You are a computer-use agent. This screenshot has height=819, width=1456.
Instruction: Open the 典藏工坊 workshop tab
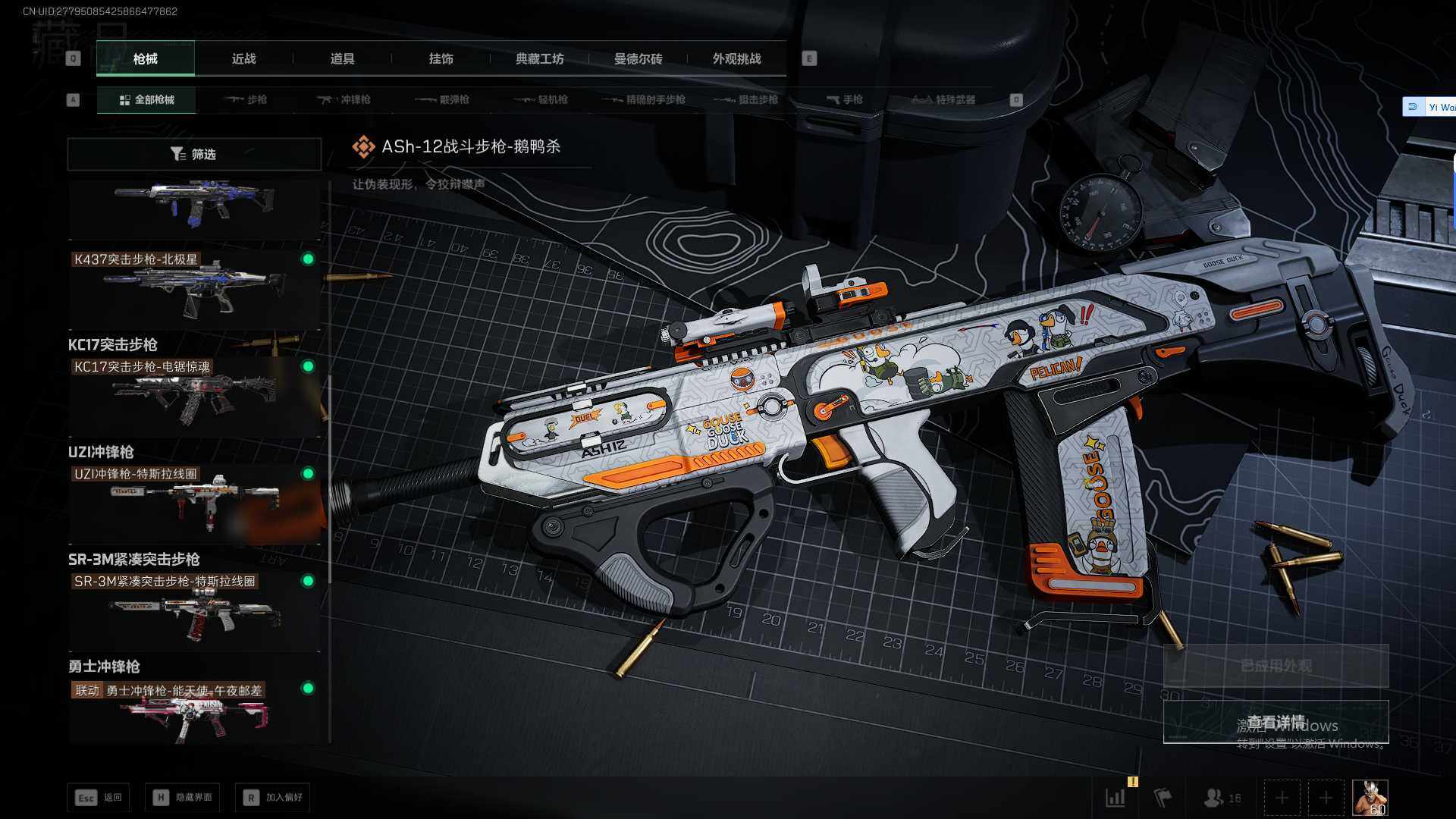(x=539, y=58)
